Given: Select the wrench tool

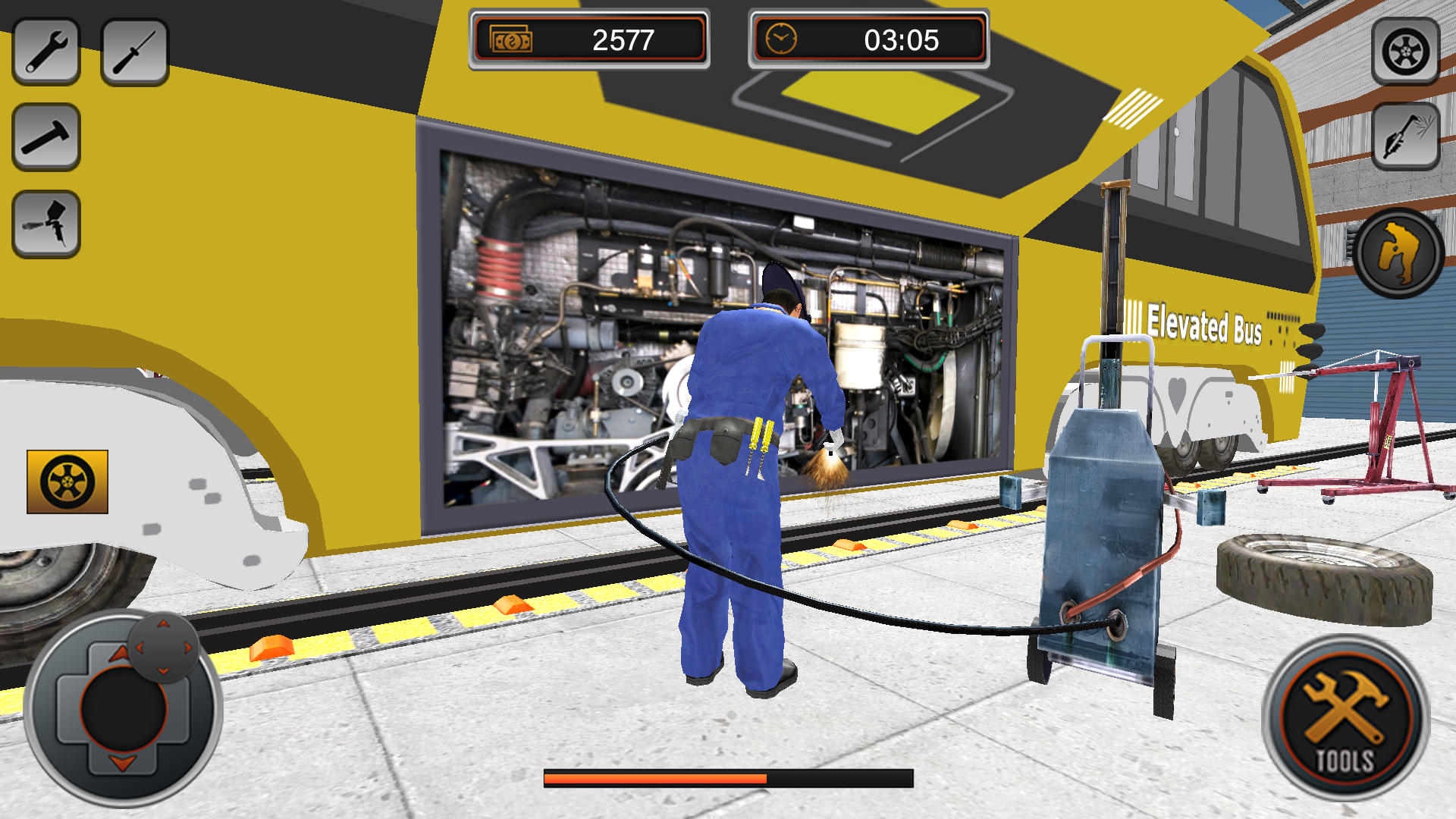Looking at the screenshot, I should [x=47, y=49].
